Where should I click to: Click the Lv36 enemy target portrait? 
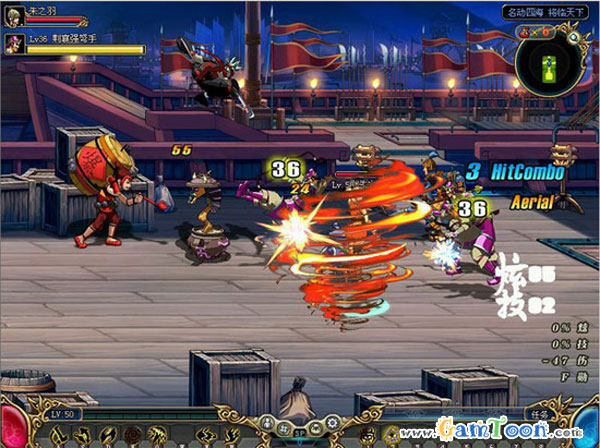click(x=14, y=42)
